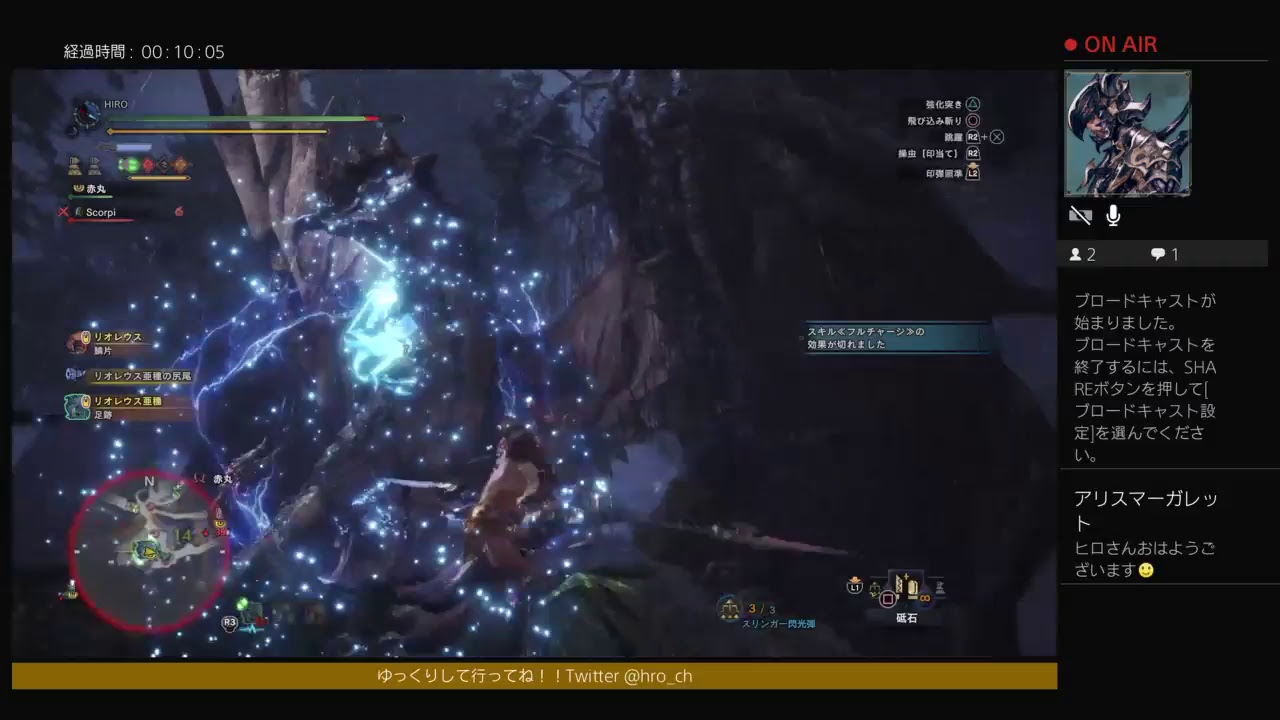Screen dimensions: 1280x720
Task: Open the L1 radial item menu icon
Action: 853,589
